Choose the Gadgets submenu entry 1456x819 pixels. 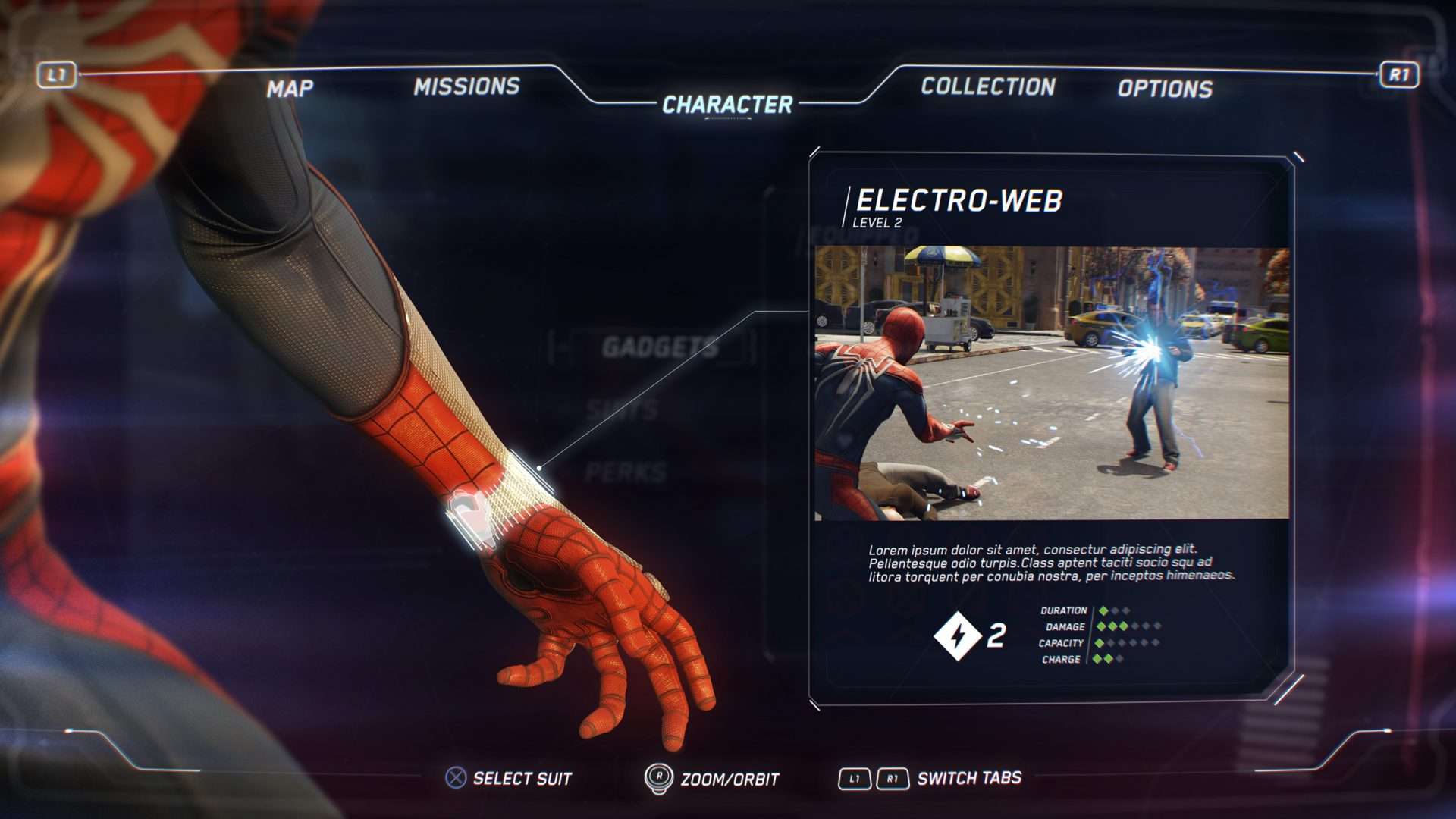(x=660, y=347)
